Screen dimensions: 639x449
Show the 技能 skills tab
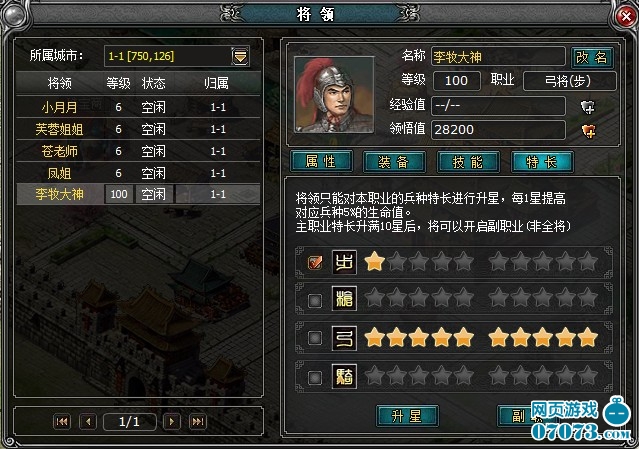pyautogui.click(x=468, y=161)
